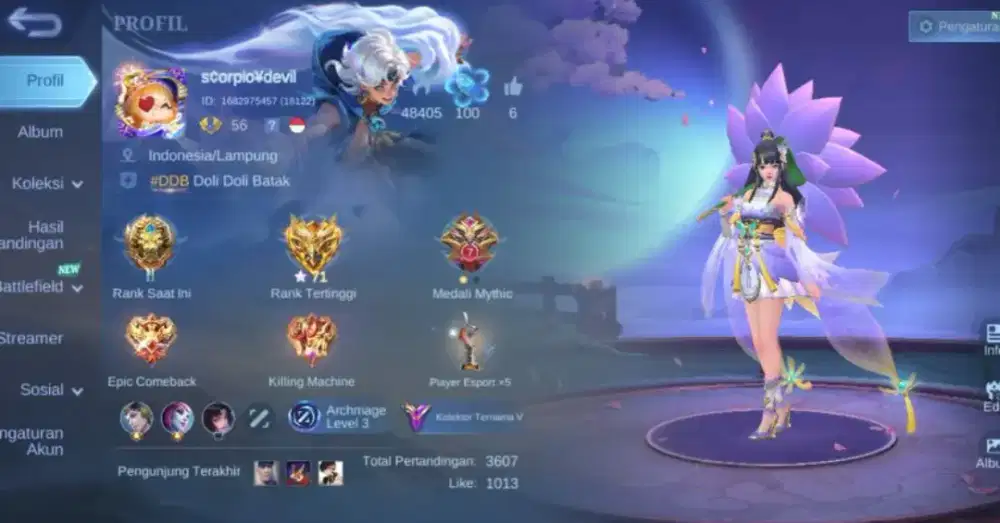View the Rank Tertinggi badge
1000x523 pixels.
point(313,245)
